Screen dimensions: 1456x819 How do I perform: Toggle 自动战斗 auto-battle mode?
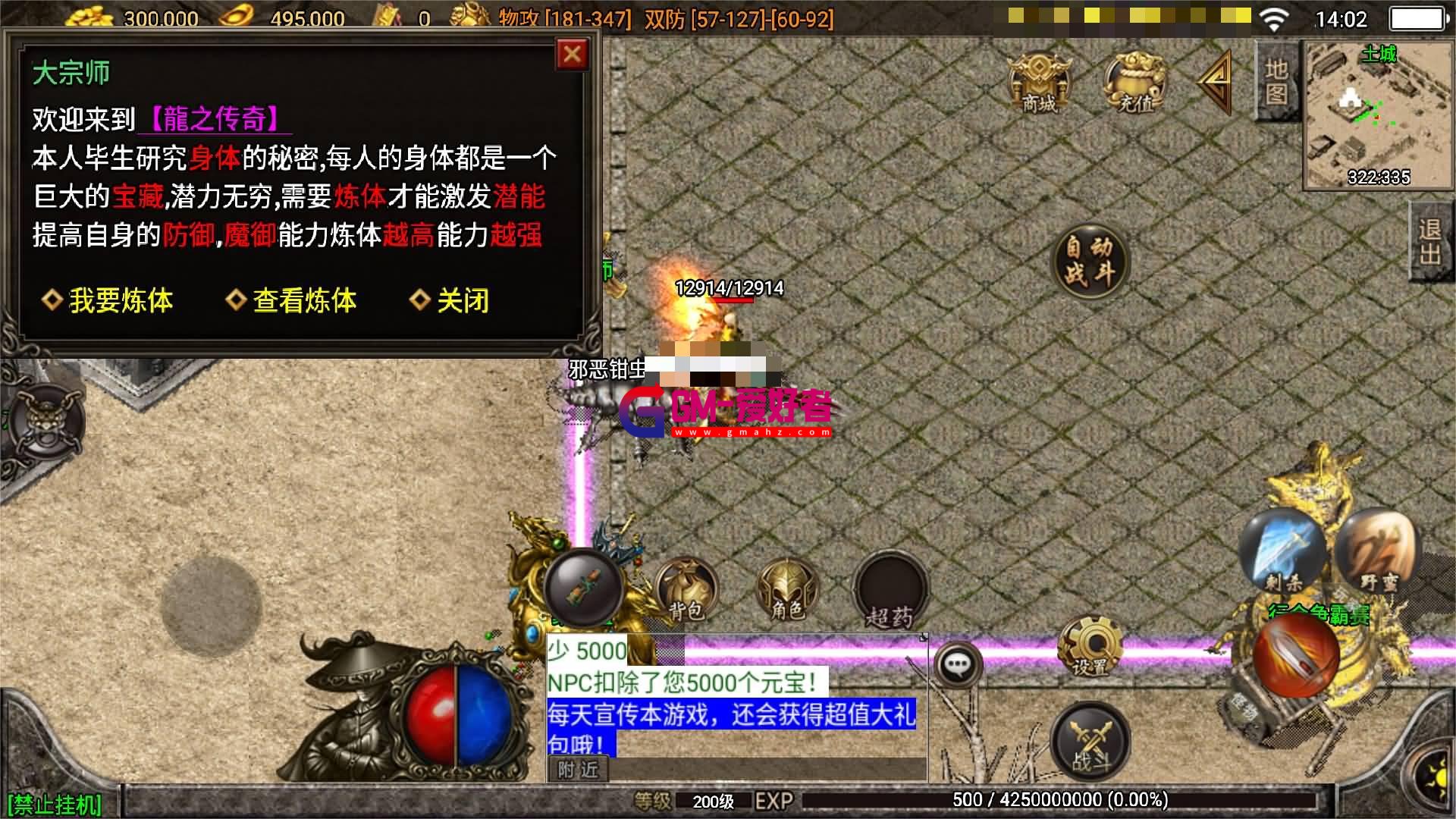pos(1090,260)
